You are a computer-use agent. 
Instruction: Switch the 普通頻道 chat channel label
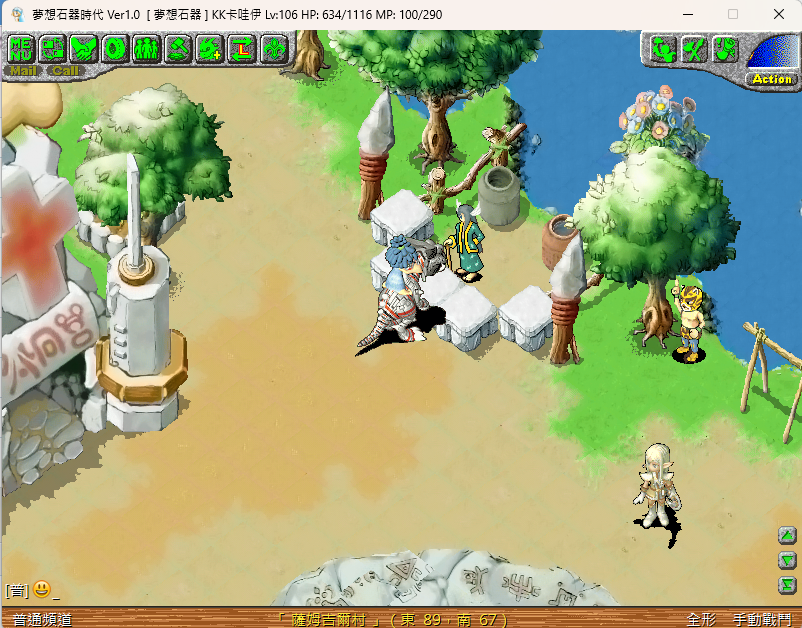pos(36,620)
